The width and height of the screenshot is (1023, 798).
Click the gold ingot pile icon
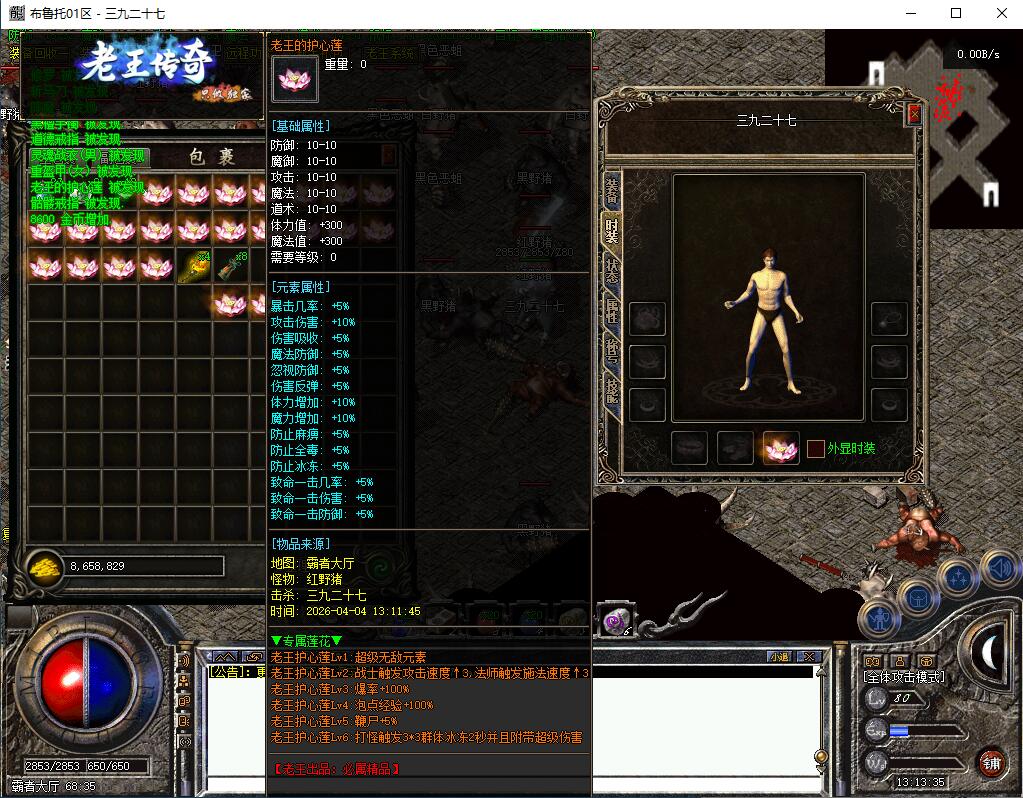pyautogui.click(x=44, y=566)
